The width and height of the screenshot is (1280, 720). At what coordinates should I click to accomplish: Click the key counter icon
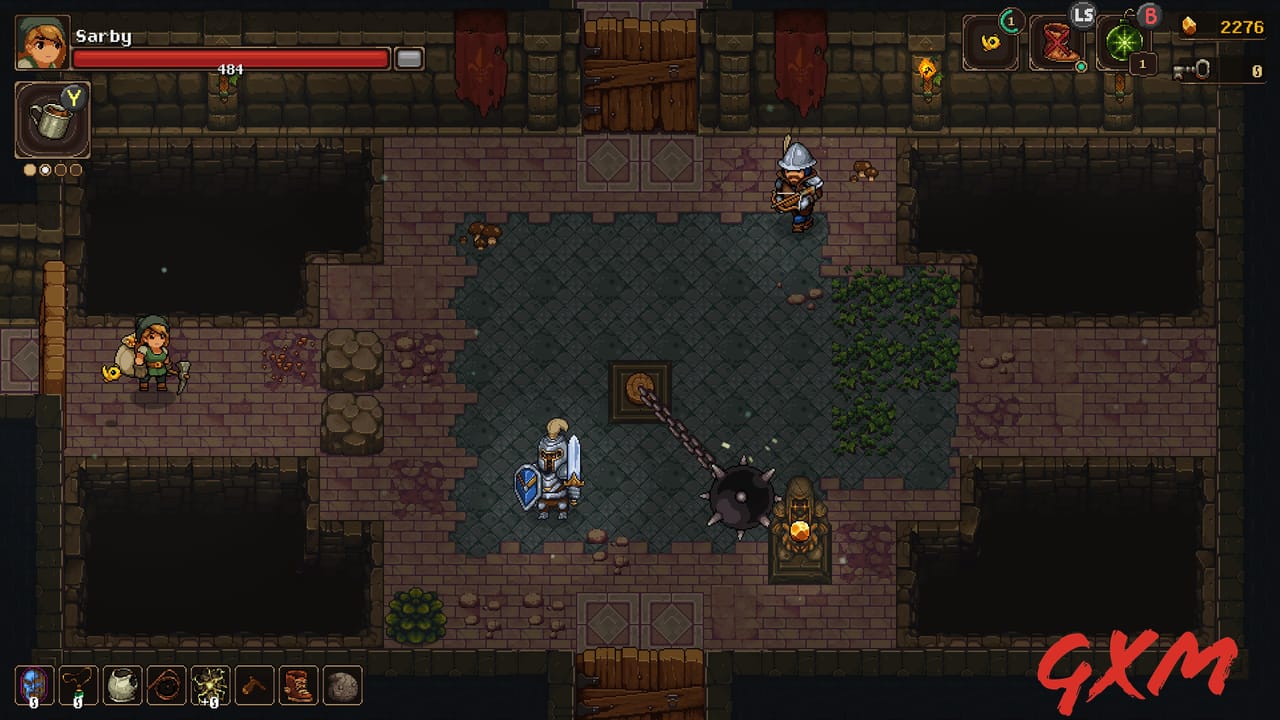click(1193, 70)
